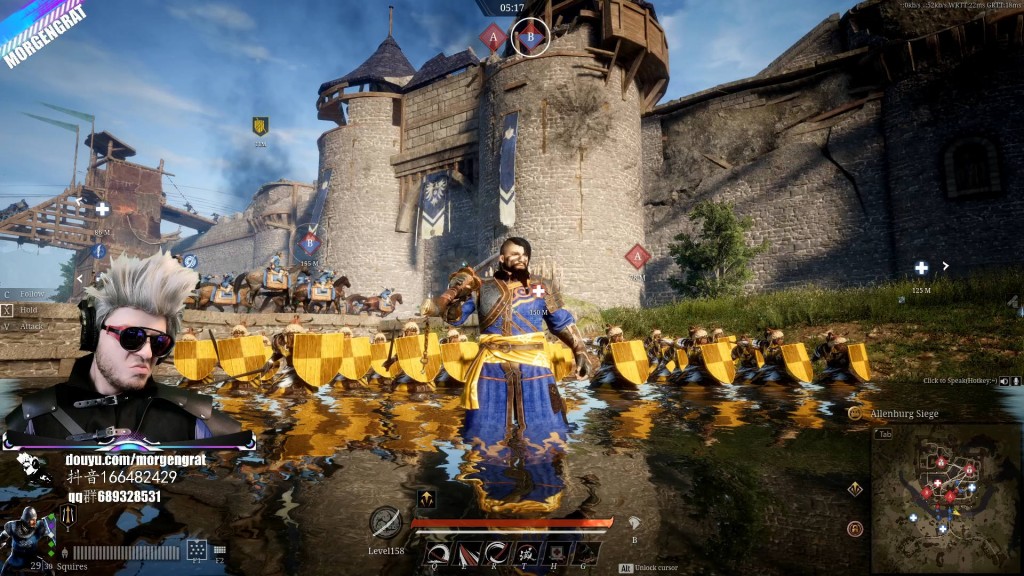Use the R crescent slash skill
This screenshot has width=1024, height=576.
point(496,553)
